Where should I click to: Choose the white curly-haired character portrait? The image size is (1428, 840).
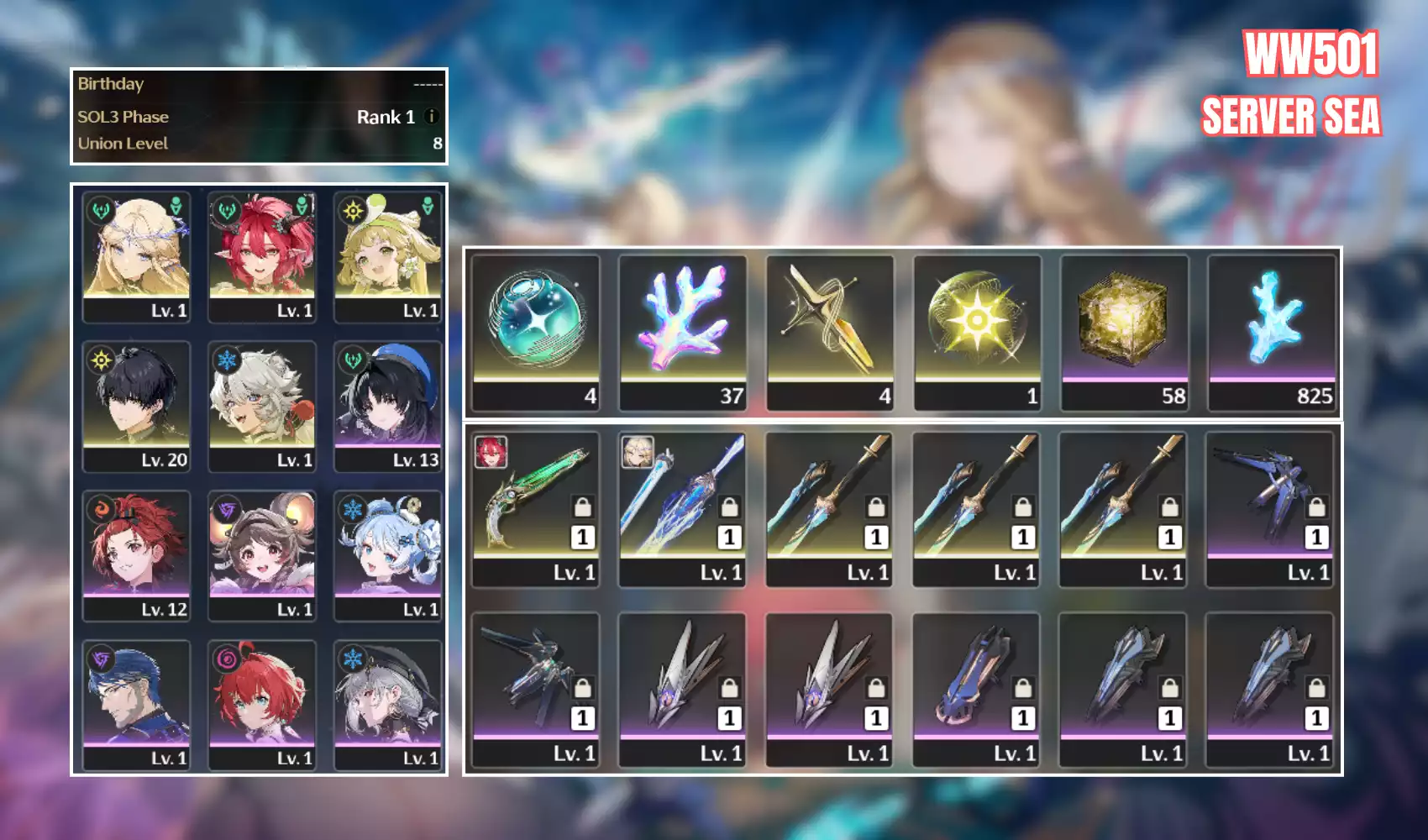tap(262, 405)
